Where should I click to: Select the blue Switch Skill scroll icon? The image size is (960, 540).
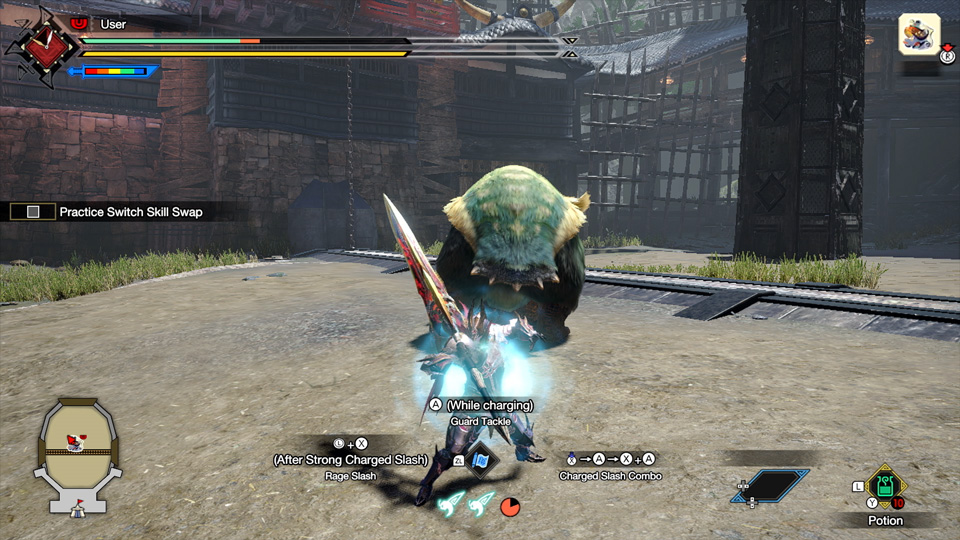pos(482,460)
